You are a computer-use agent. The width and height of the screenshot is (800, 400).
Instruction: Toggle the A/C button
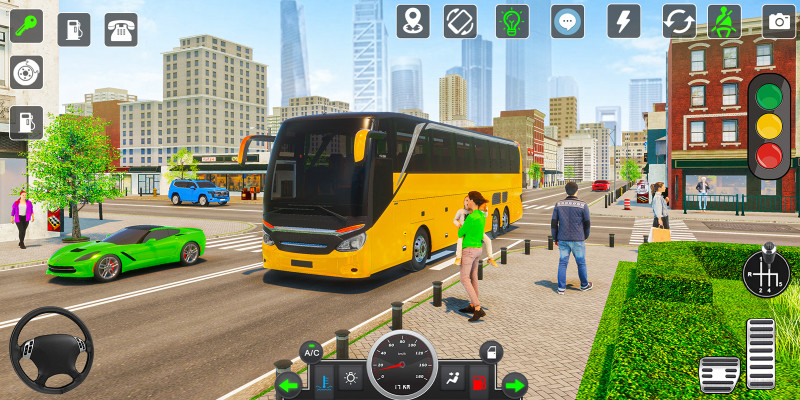pyautogui.click(x=312, y=351)
